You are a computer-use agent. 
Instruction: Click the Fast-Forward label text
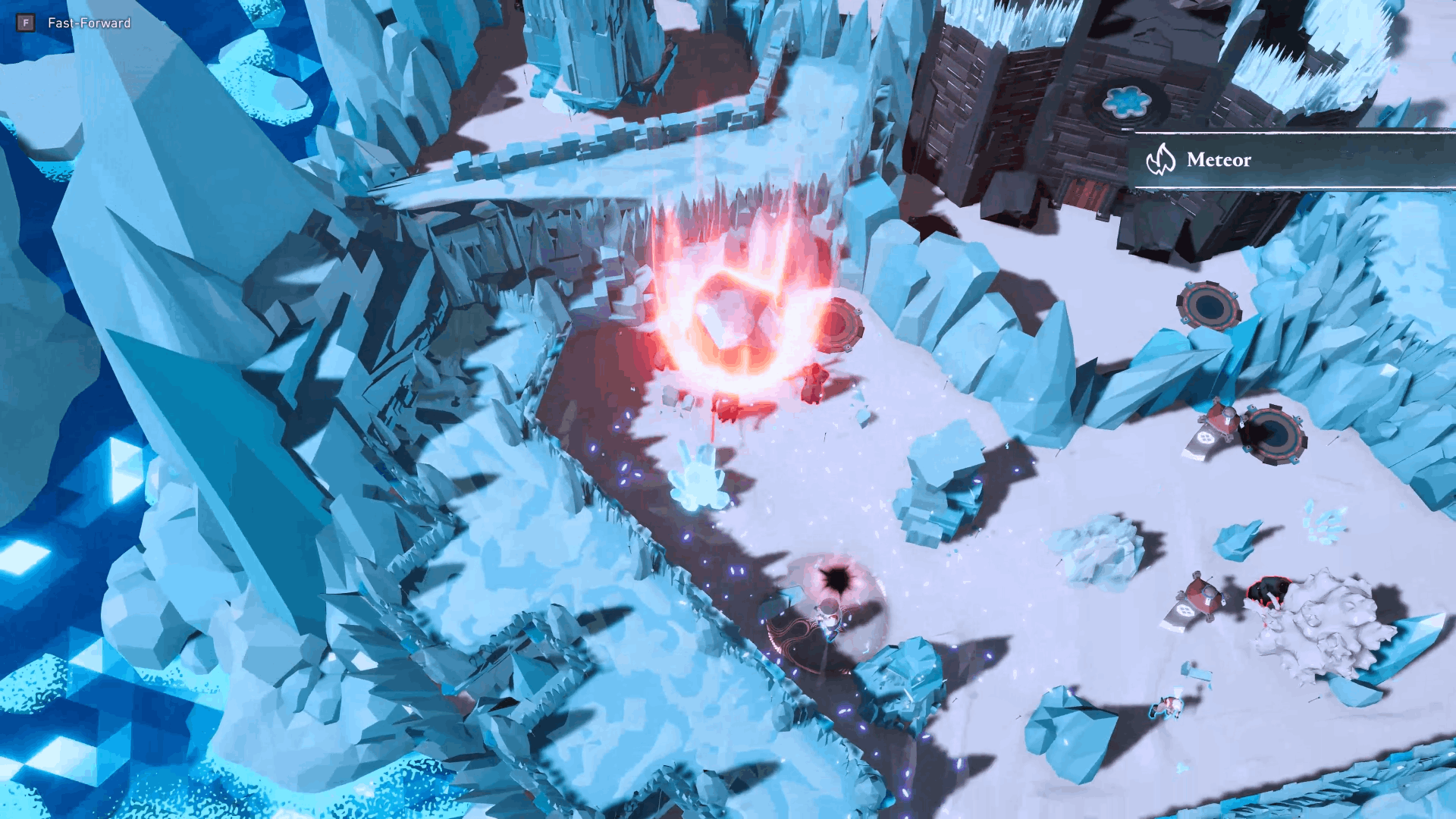tap(88, 24)
